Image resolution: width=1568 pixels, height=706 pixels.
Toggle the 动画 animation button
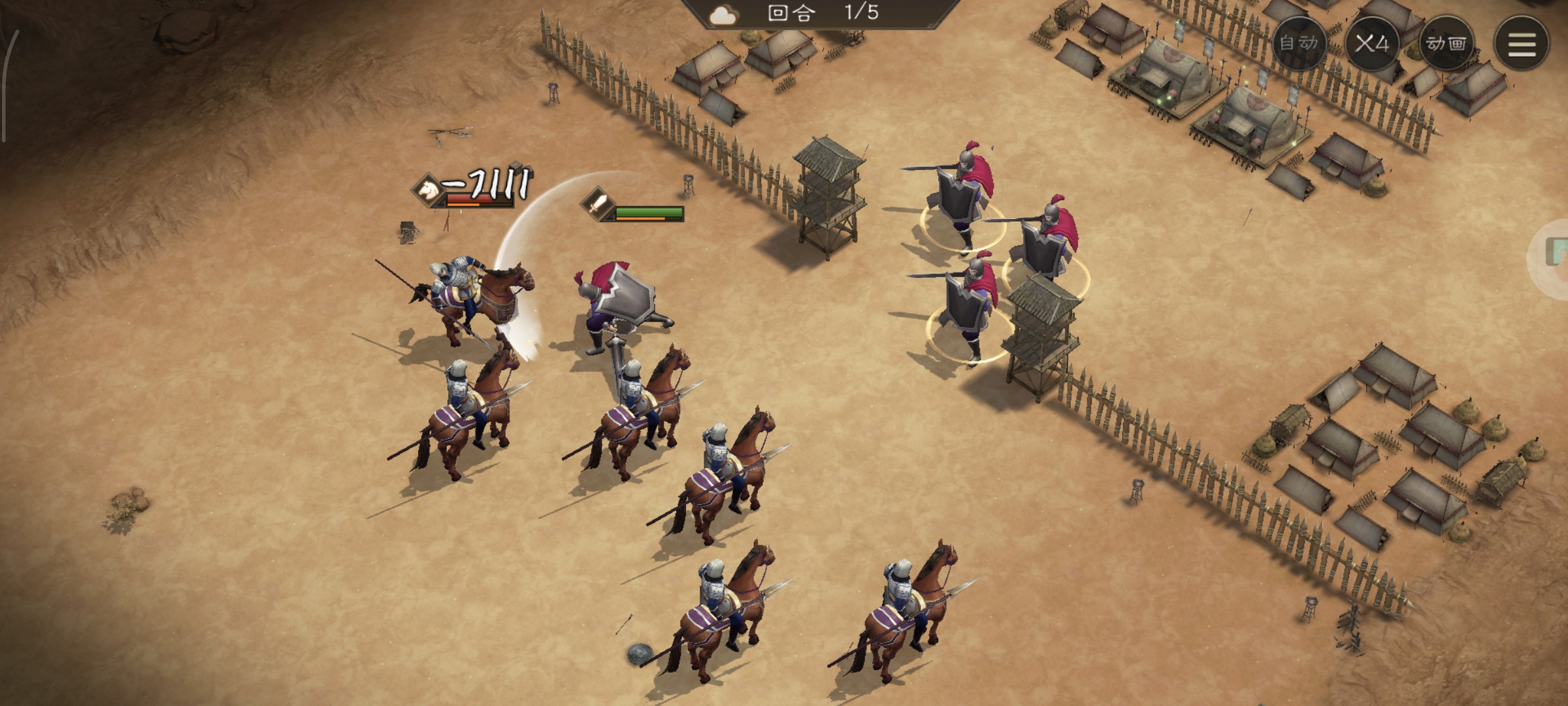point(1446,44)
